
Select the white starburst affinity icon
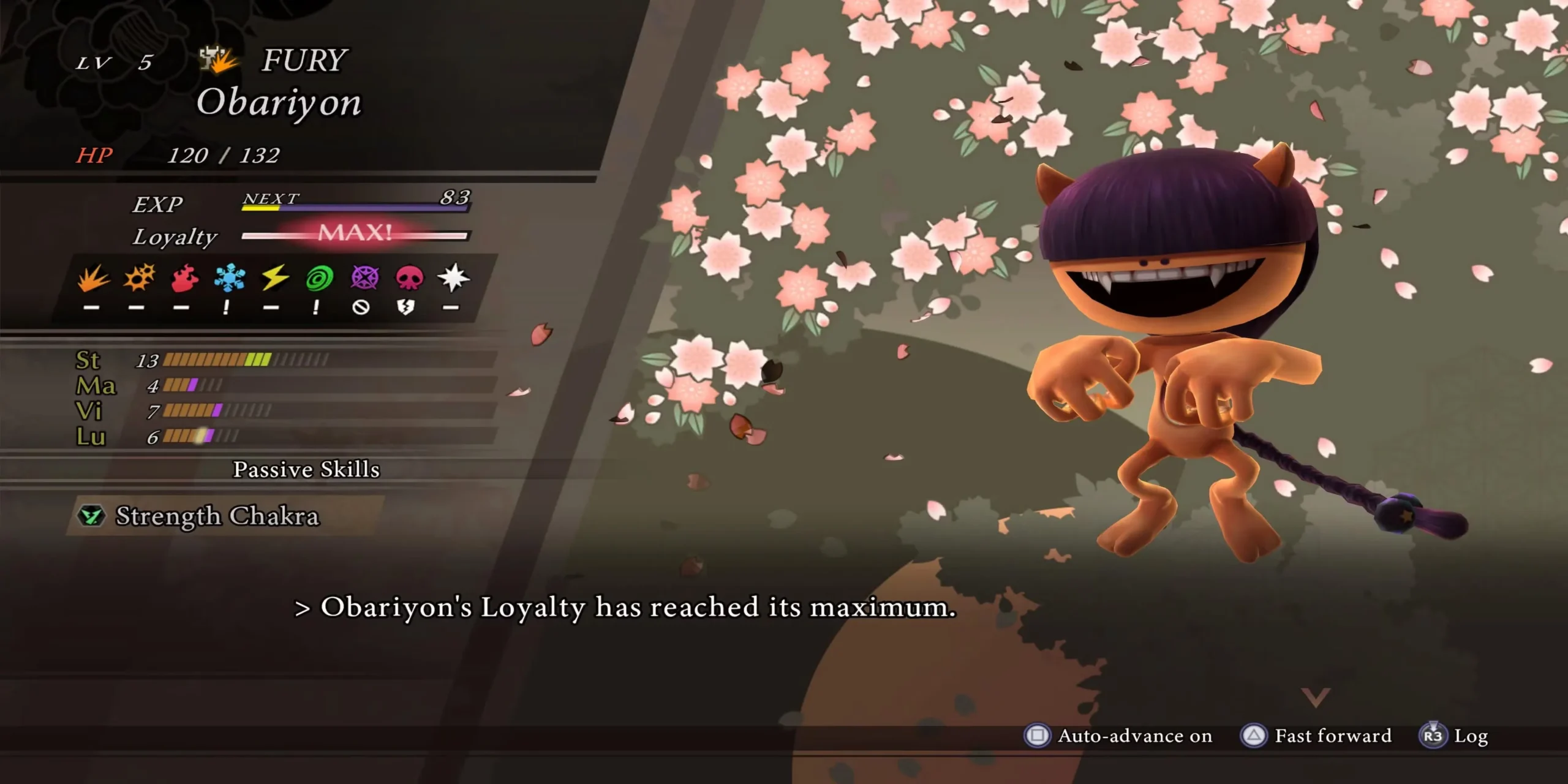point(453,279)
